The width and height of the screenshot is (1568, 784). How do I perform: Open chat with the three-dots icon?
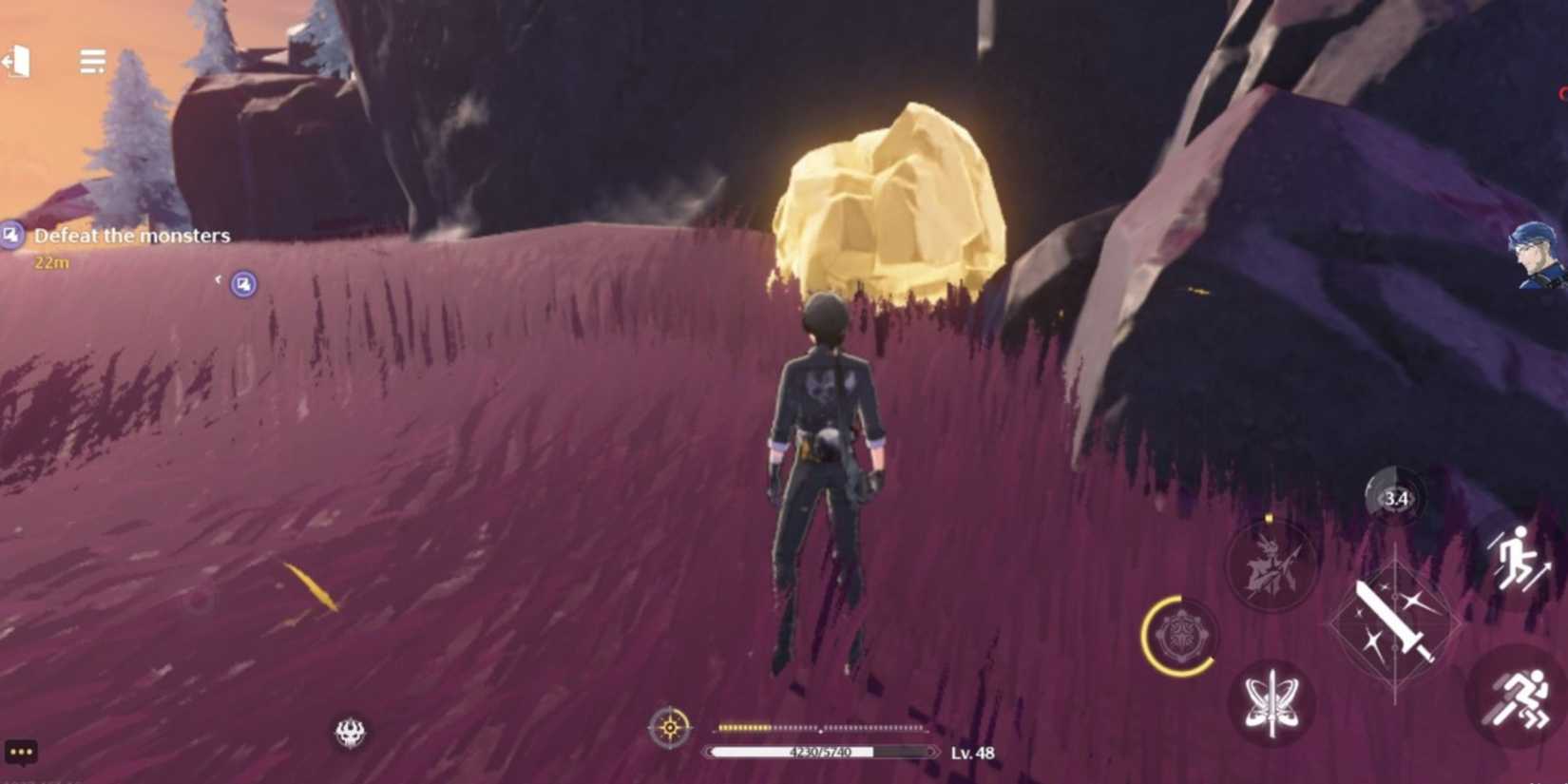coord(21,752)
